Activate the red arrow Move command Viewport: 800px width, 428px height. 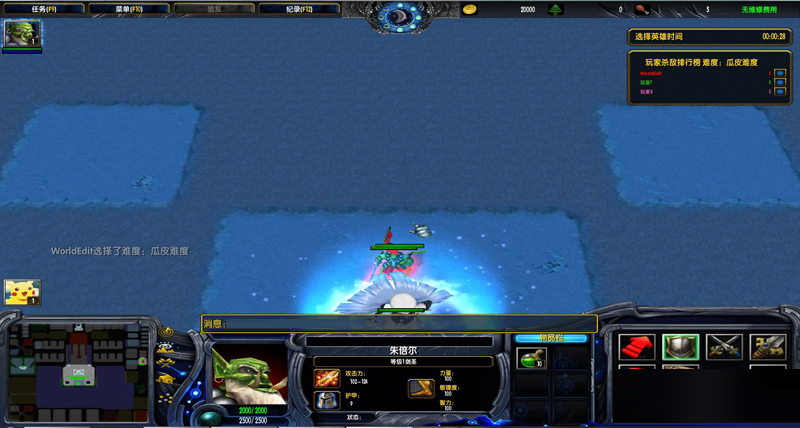click(637, 347)
